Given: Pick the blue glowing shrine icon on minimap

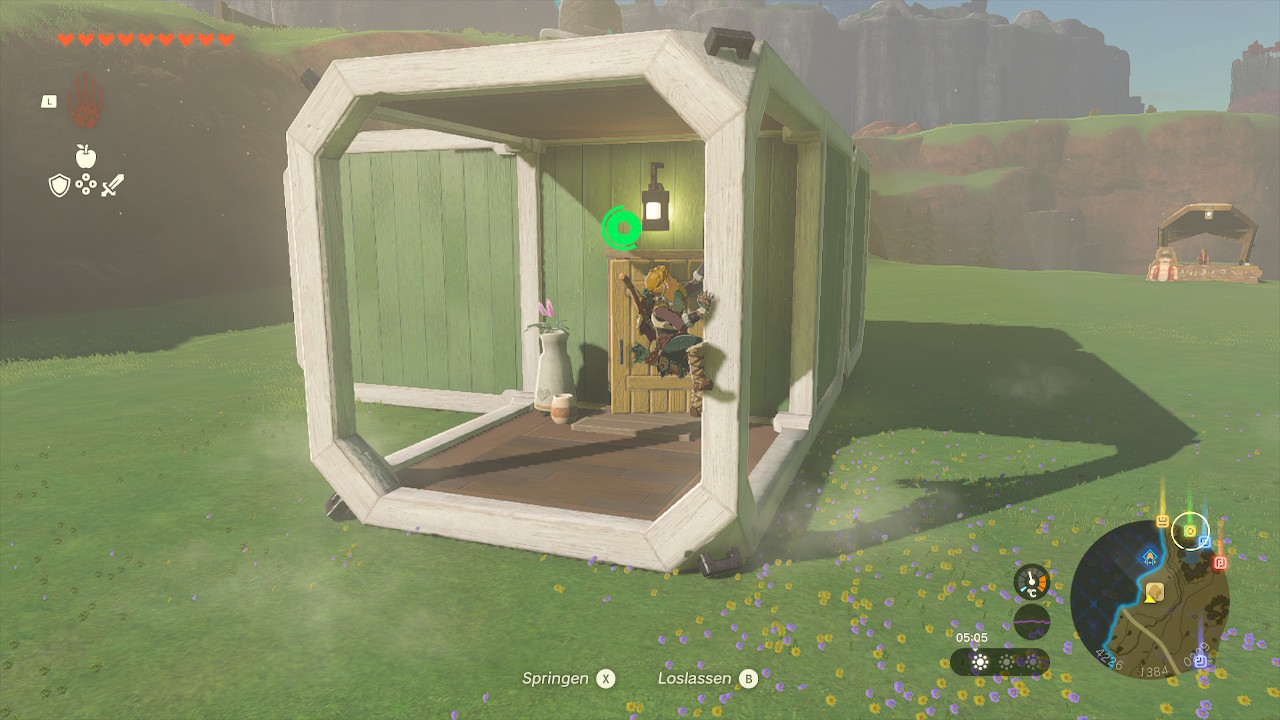Looking at the screenshot, I should coord(1150,556).
